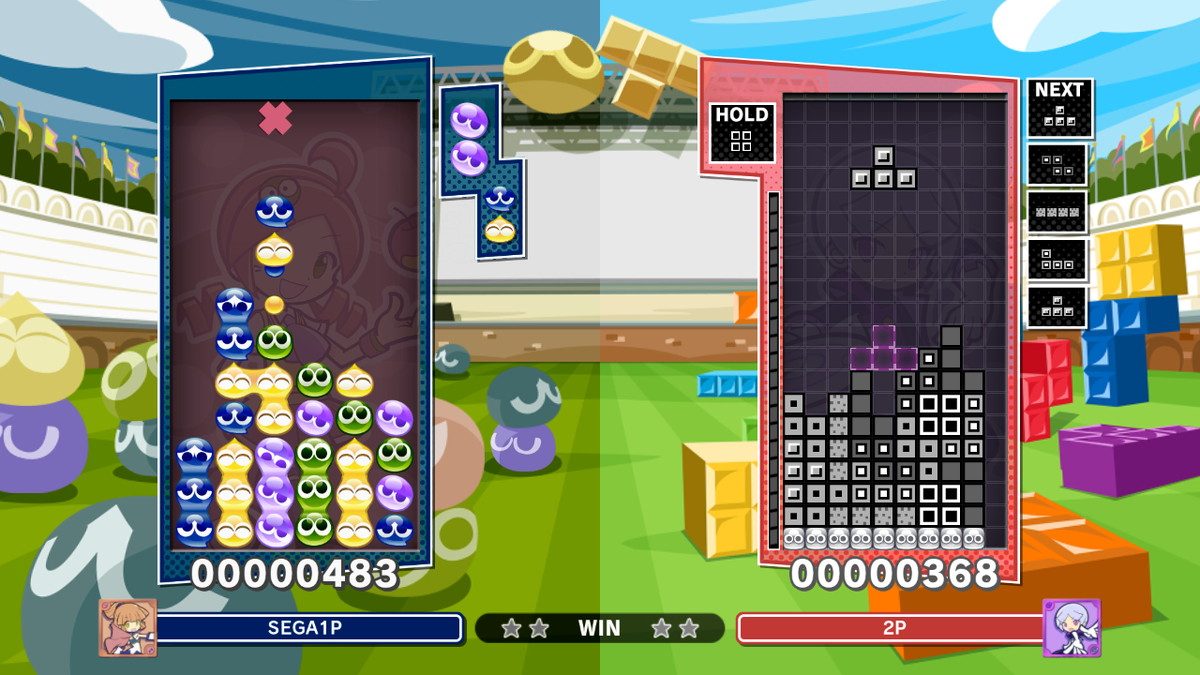Select the 2P character portrait
Viewport: 1200px width, 675px height.
coord(1071,627)
